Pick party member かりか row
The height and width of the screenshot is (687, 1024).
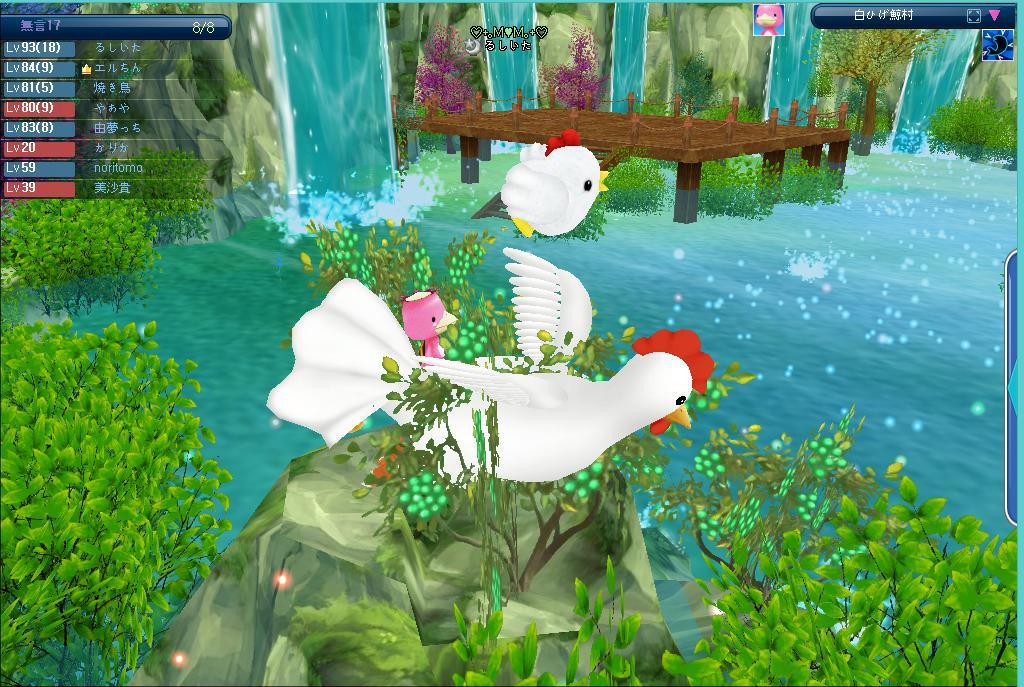point(112,148)
